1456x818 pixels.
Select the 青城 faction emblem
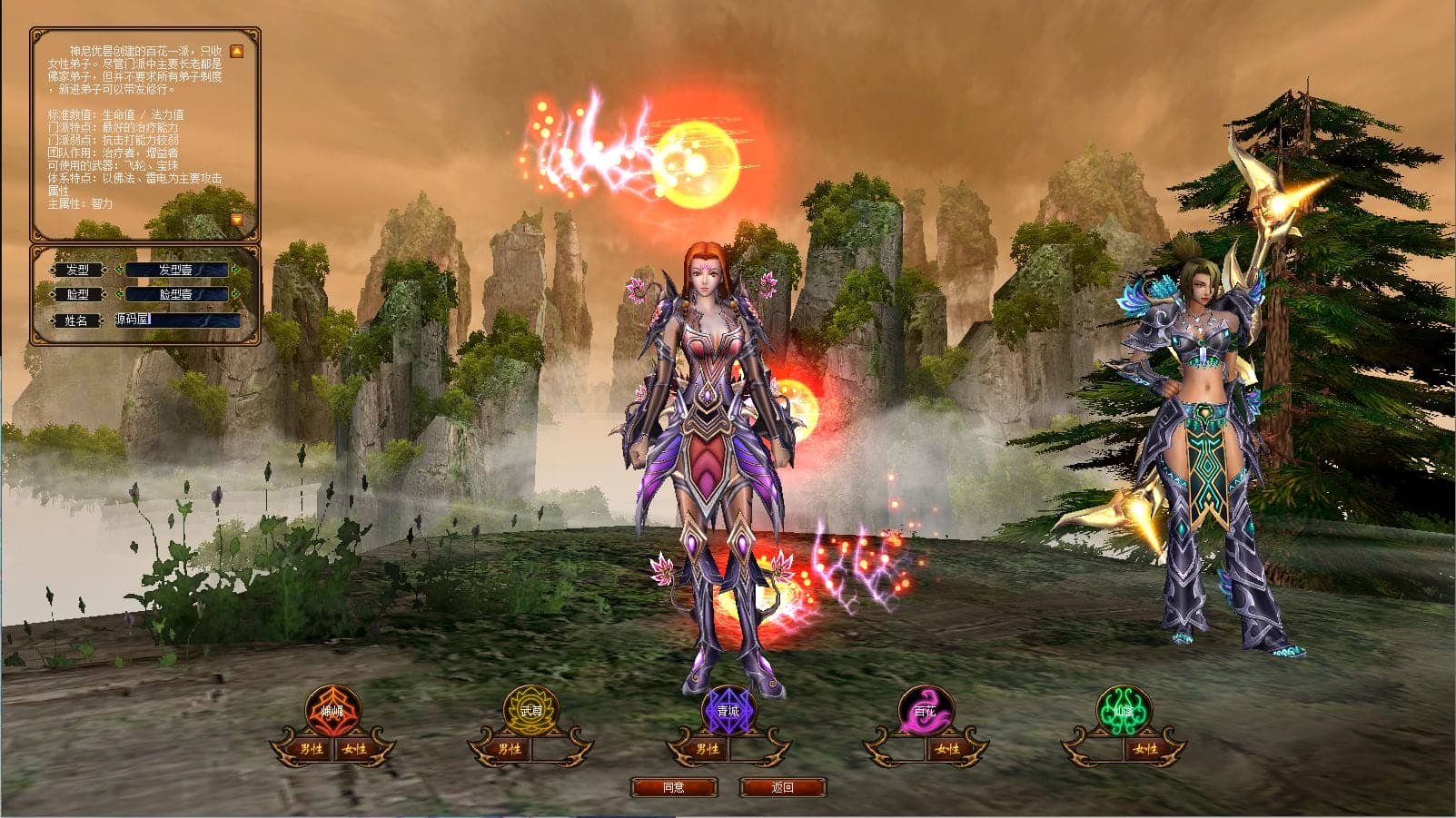pyautogui.click(x=728, y=711)
